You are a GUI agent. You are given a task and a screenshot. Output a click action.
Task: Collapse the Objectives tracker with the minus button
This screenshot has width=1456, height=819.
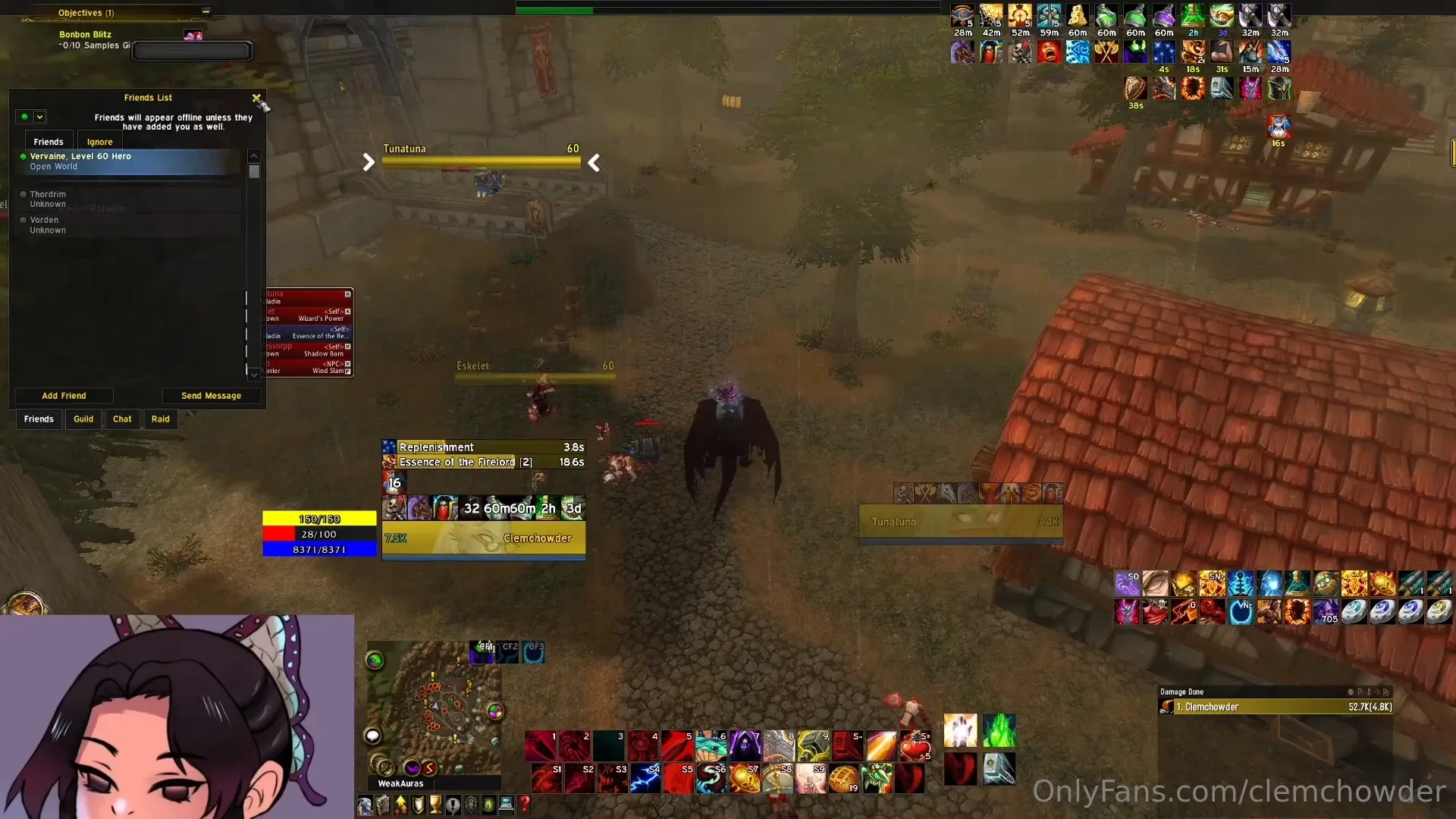[206, 11]
